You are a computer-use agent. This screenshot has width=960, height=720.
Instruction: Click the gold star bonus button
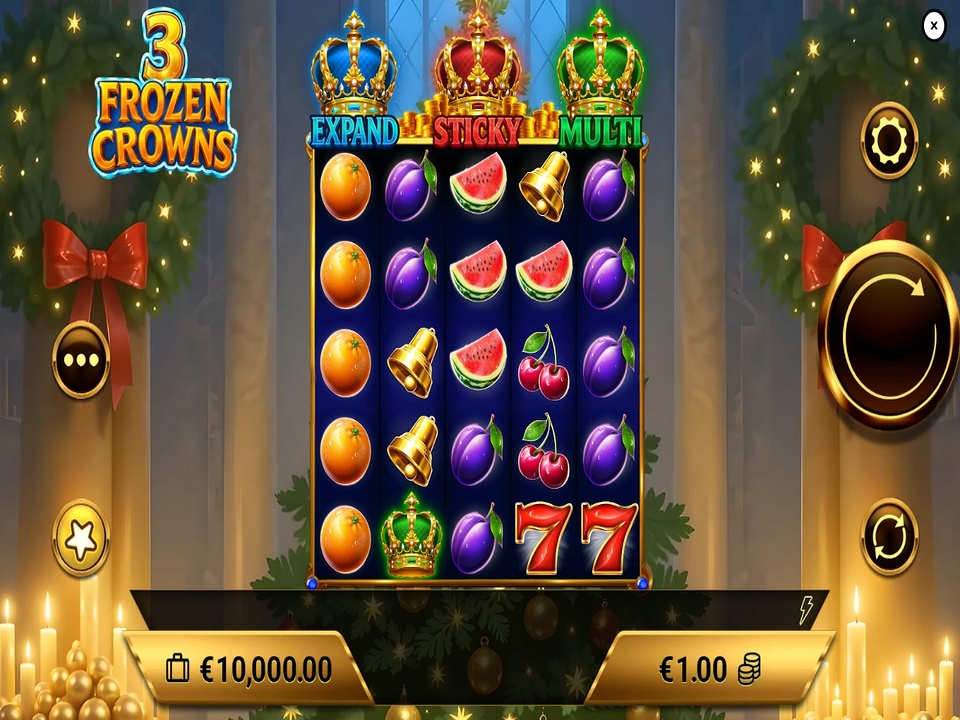[80, 538]
